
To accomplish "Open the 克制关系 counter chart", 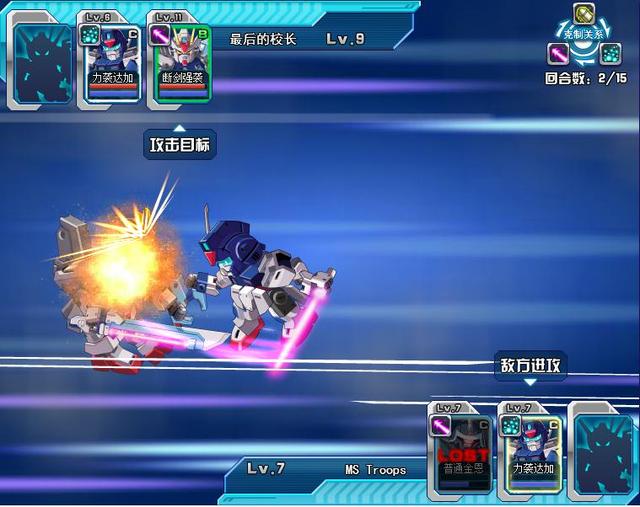I will point(585,35).
